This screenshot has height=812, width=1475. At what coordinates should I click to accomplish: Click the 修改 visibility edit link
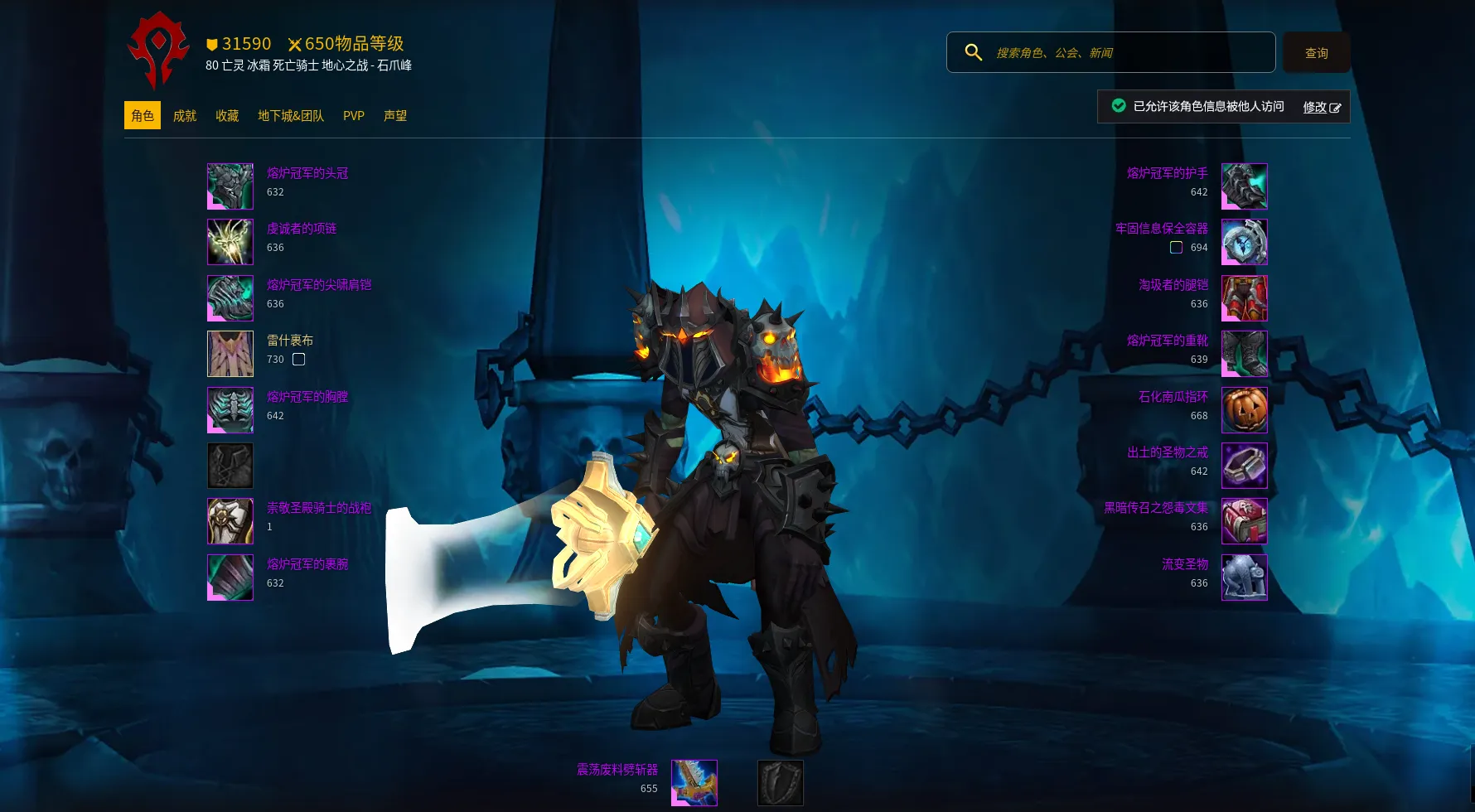pyautogui.click(x=1321, y=107)
